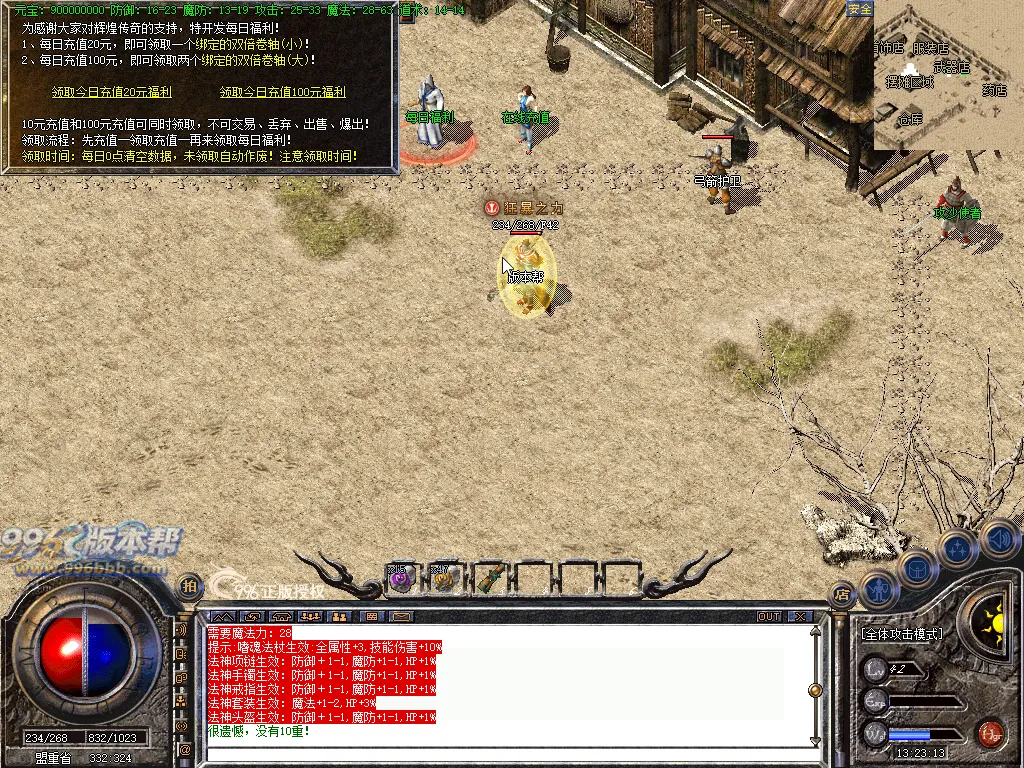1024x768 pixels.
Task: Click the chat scrollbar down arrow
Action: click(x=816, y=741)
